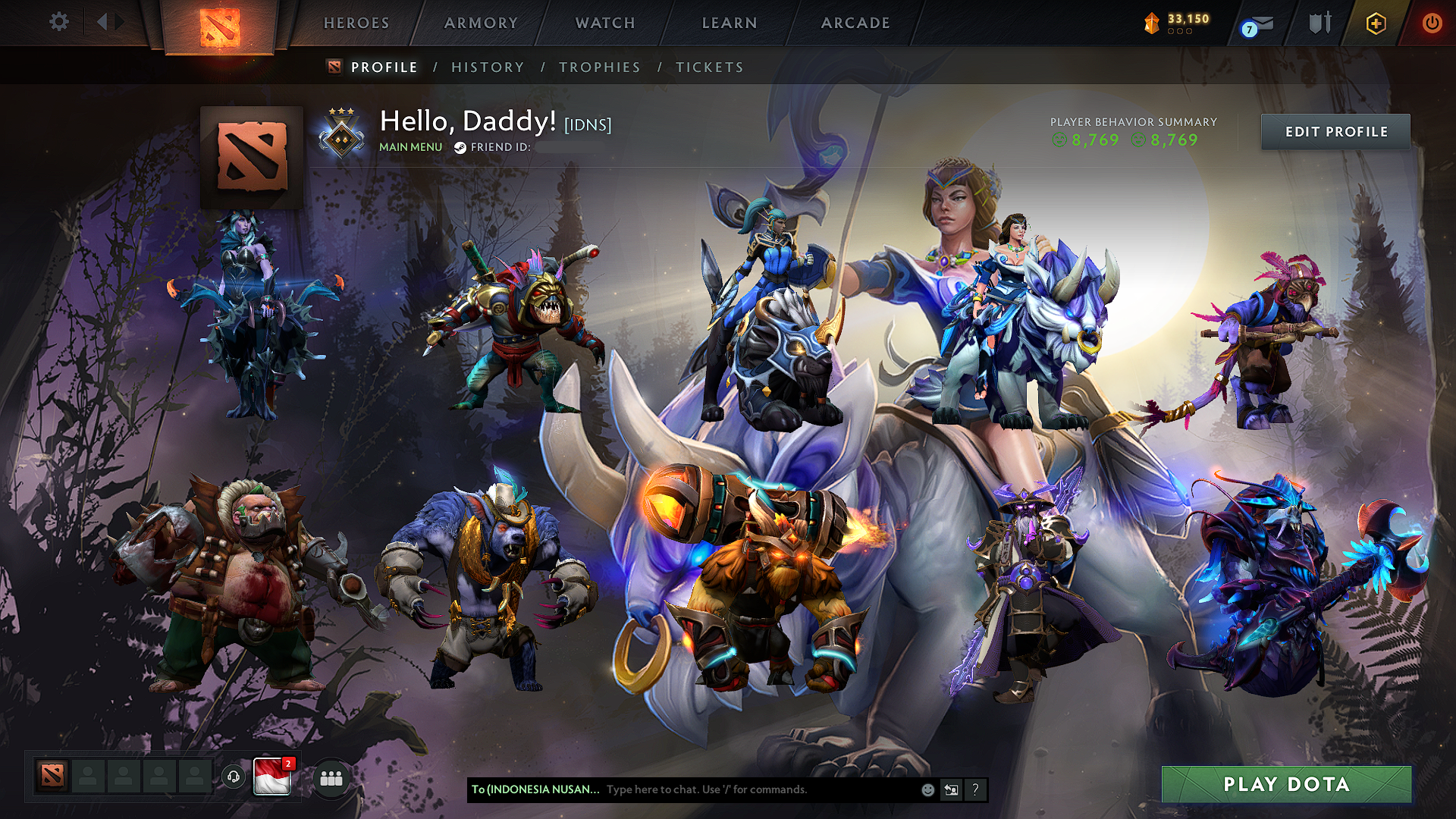This screenshot has height=819, width=1456.
Task: Click the EDIT PROFILE button
Action: (1335, 131)
